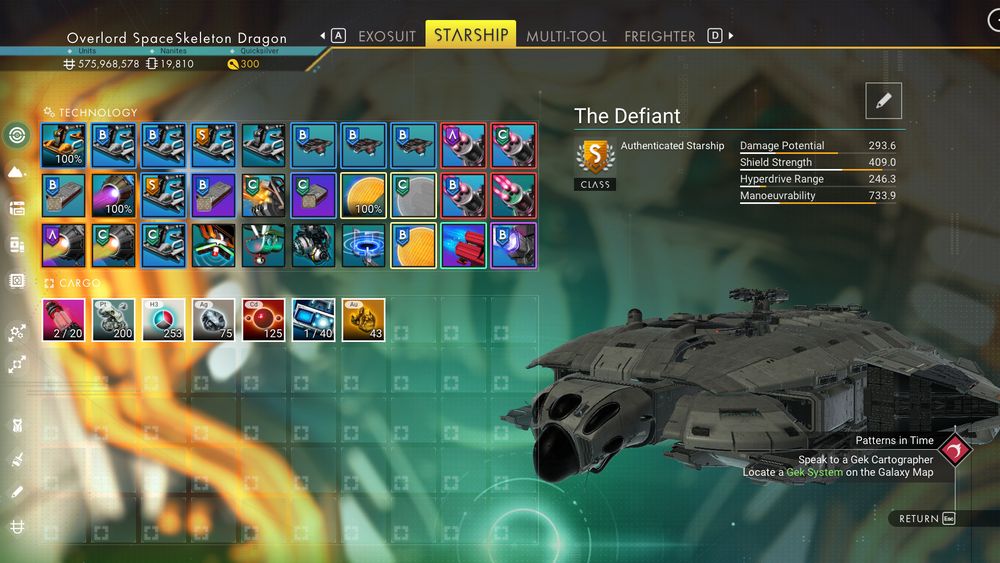This screenshot has width=1000, height=563.
Task: Select the Cadmium stack of 125
Action: [x=264, y=320]
